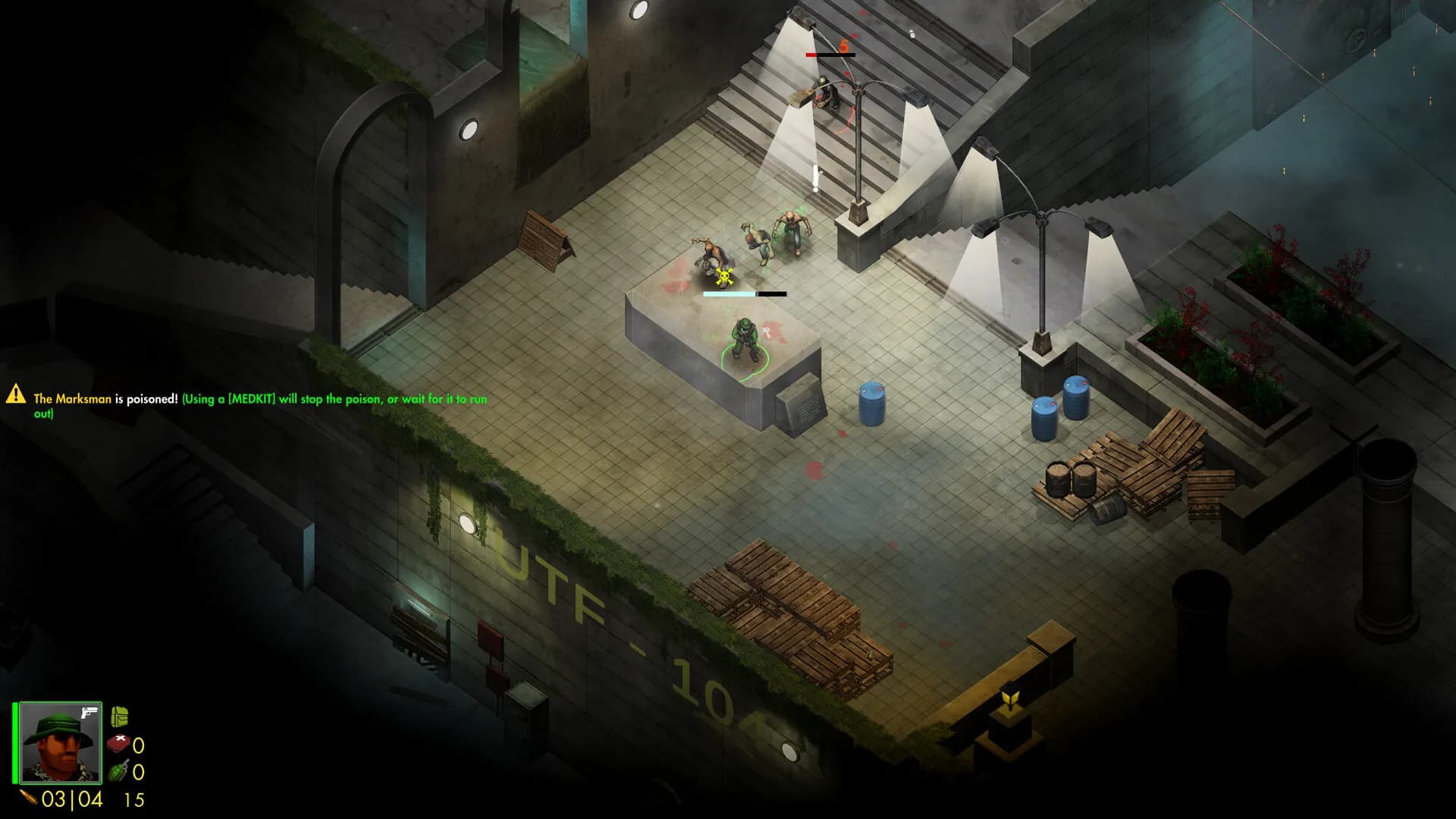Click the pistol icon on the character portrait

pyautogui.click(x=89, y=713)
